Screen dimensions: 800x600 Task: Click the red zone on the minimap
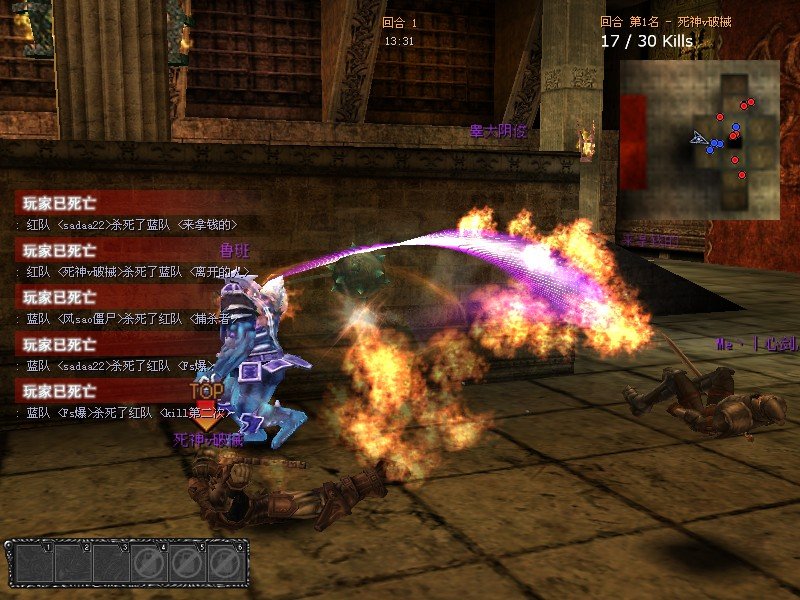pyautogui.click(x=632, y=140)
